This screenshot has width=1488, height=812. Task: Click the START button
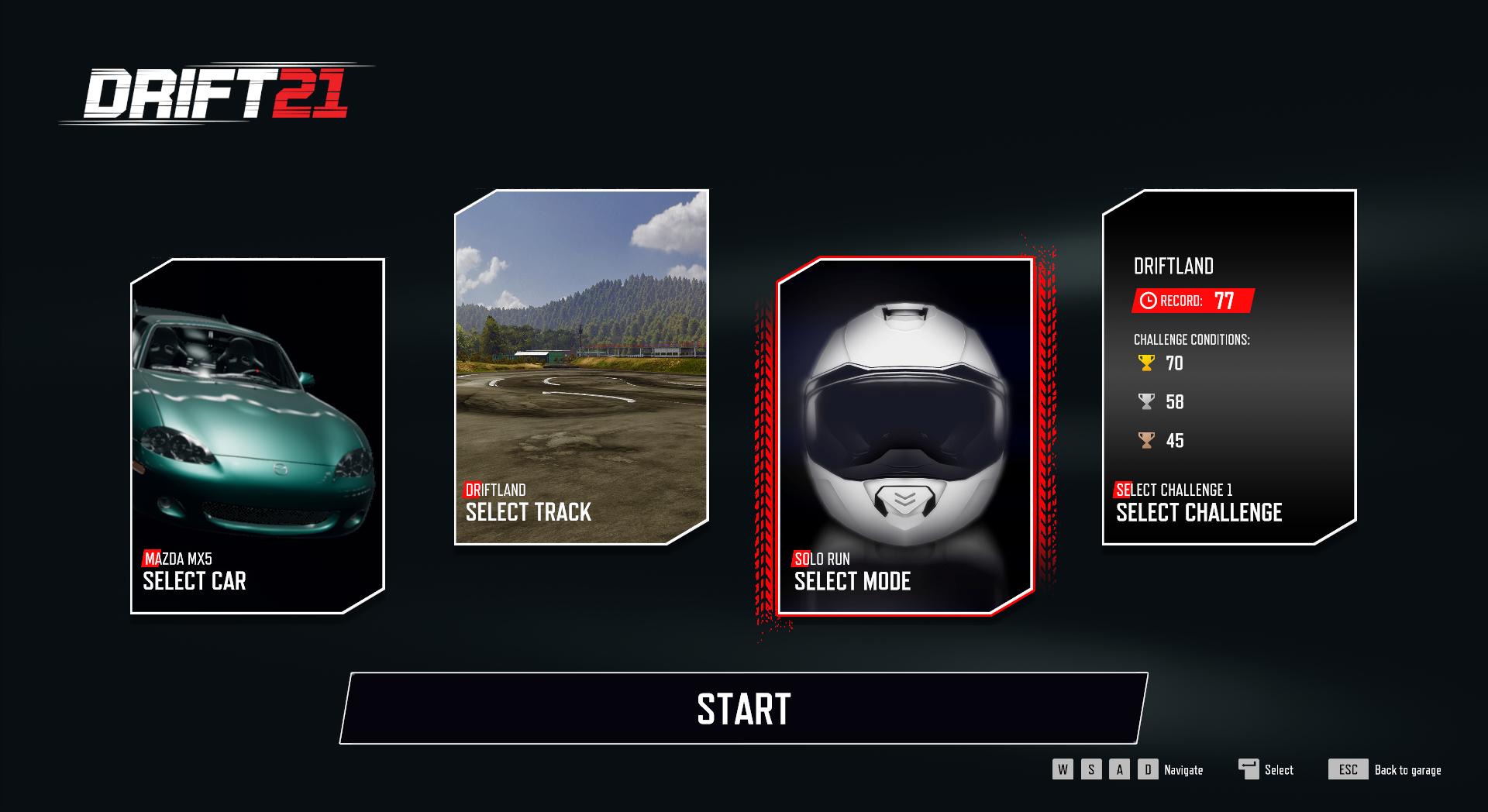744,708
